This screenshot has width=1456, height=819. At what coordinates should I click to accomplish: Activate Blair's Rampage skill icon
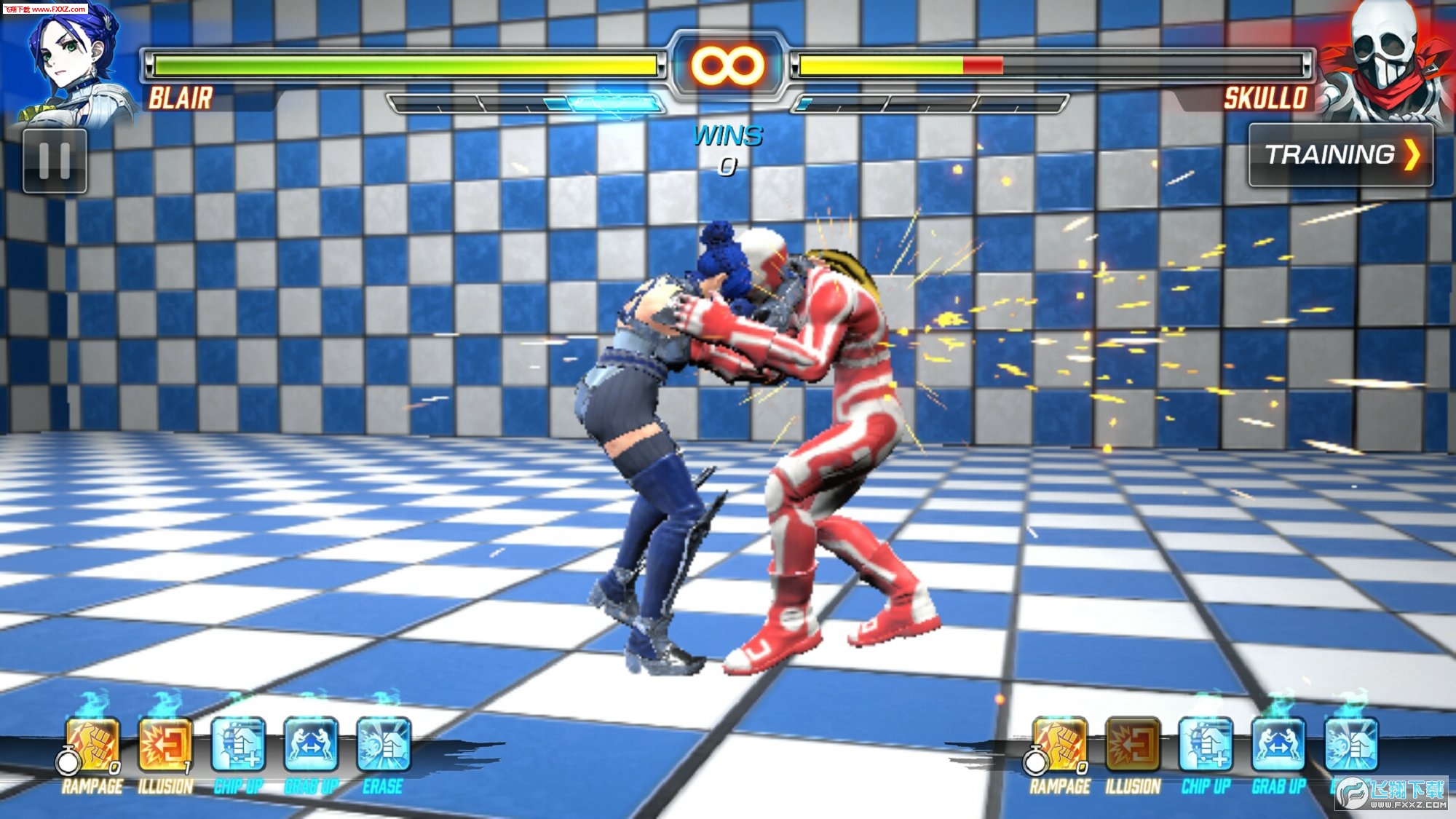[x=92, y=744]
